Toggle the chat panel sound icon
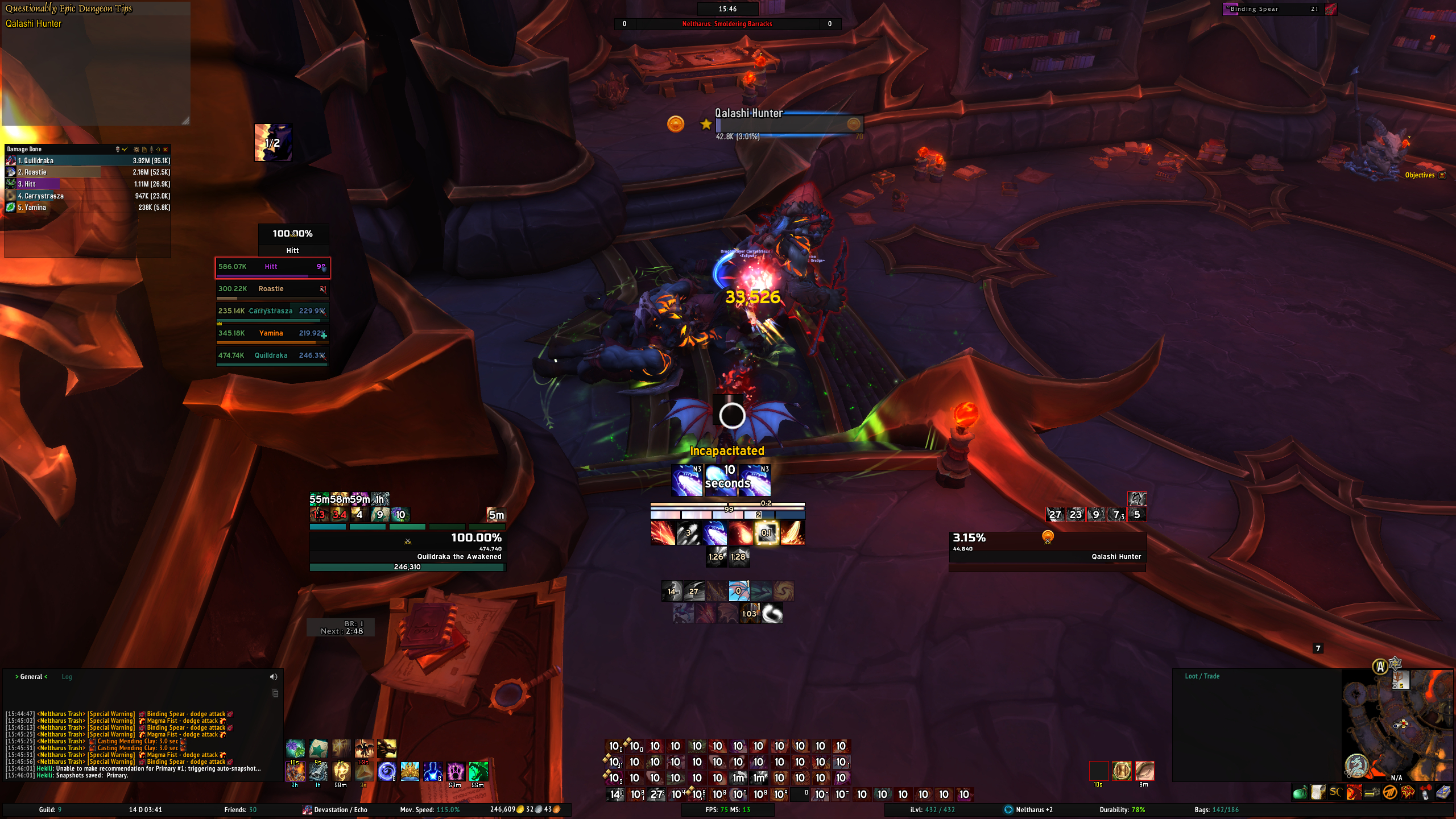This screenshot has width=1456, height=819. 274,677
